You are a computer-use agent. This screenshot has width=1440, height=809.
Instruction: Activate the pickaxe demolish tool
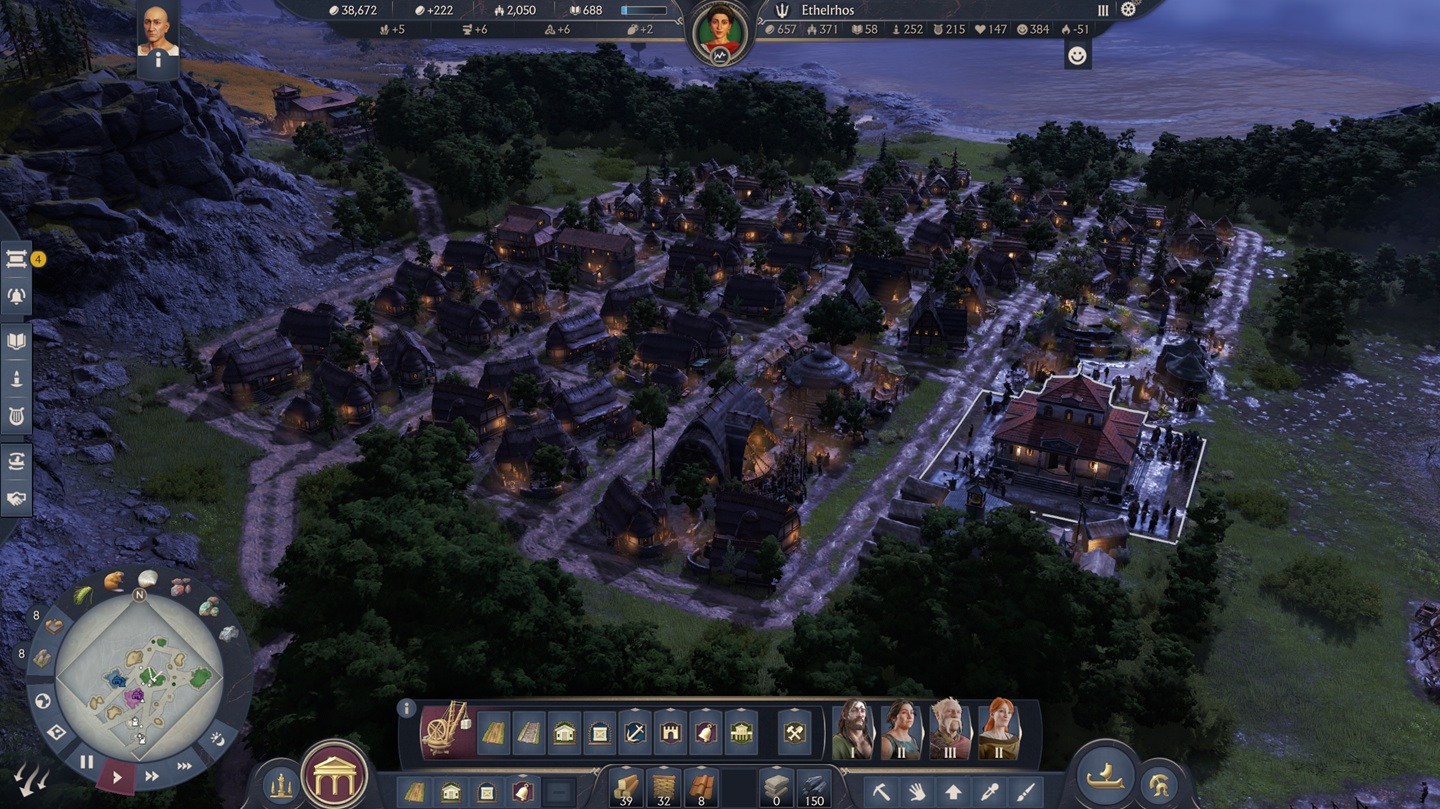(x=881, y=792)
